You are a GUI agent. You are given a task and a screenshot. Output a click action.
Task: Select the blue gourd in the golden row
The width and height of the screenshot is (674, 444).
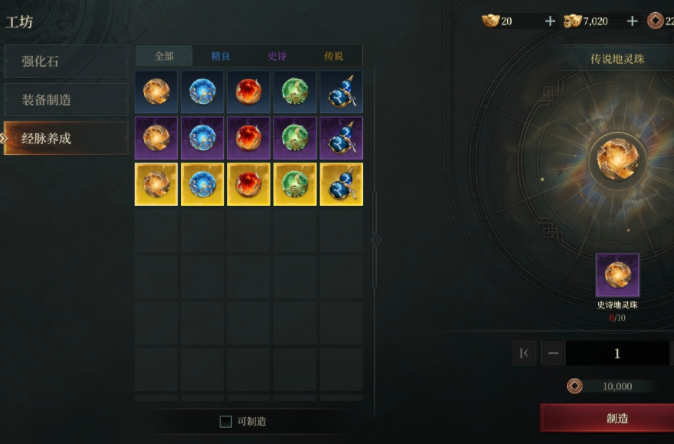click(341, 184)
